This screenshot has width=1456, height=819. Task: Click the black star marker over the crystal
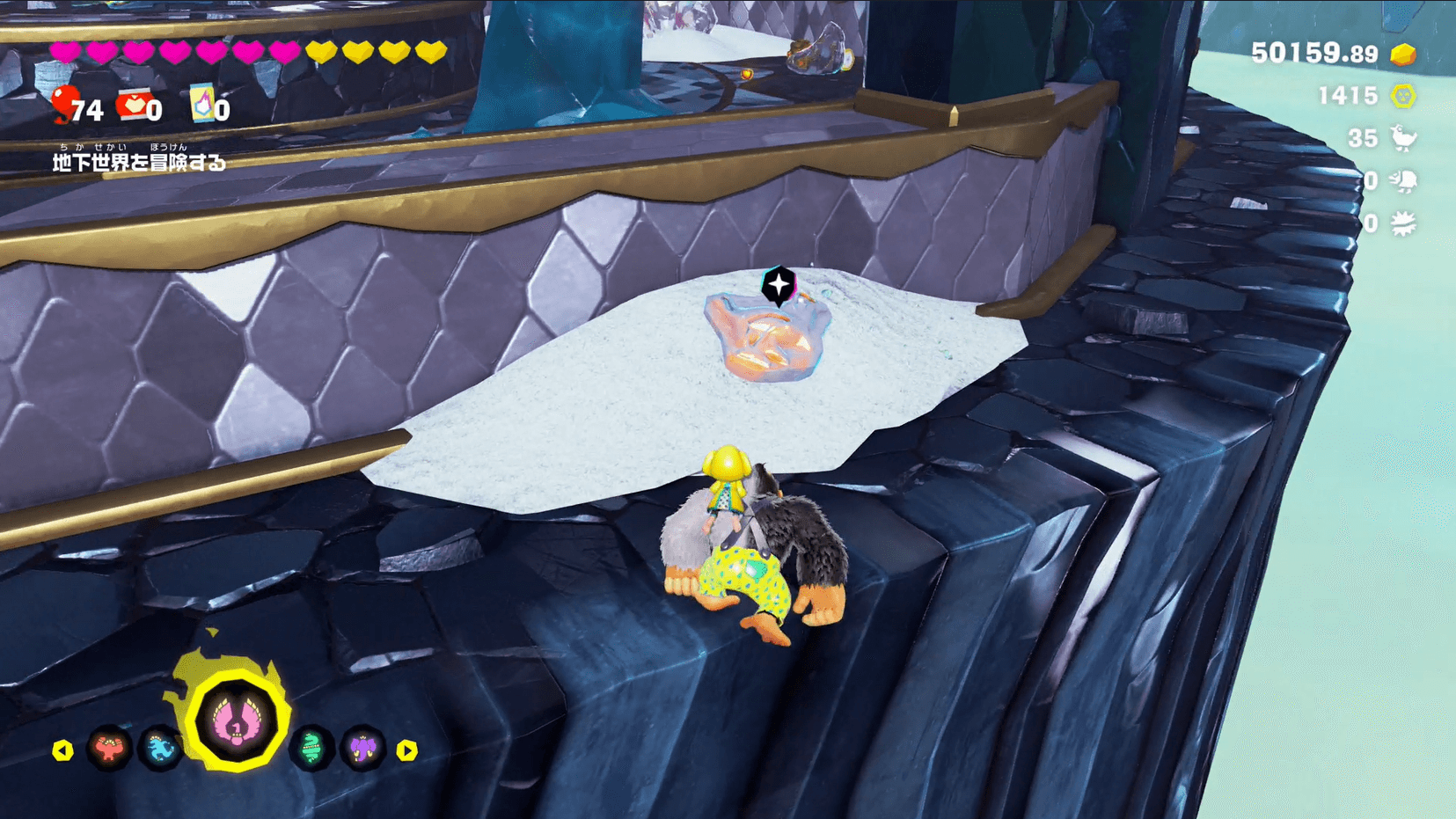(779, 286)
